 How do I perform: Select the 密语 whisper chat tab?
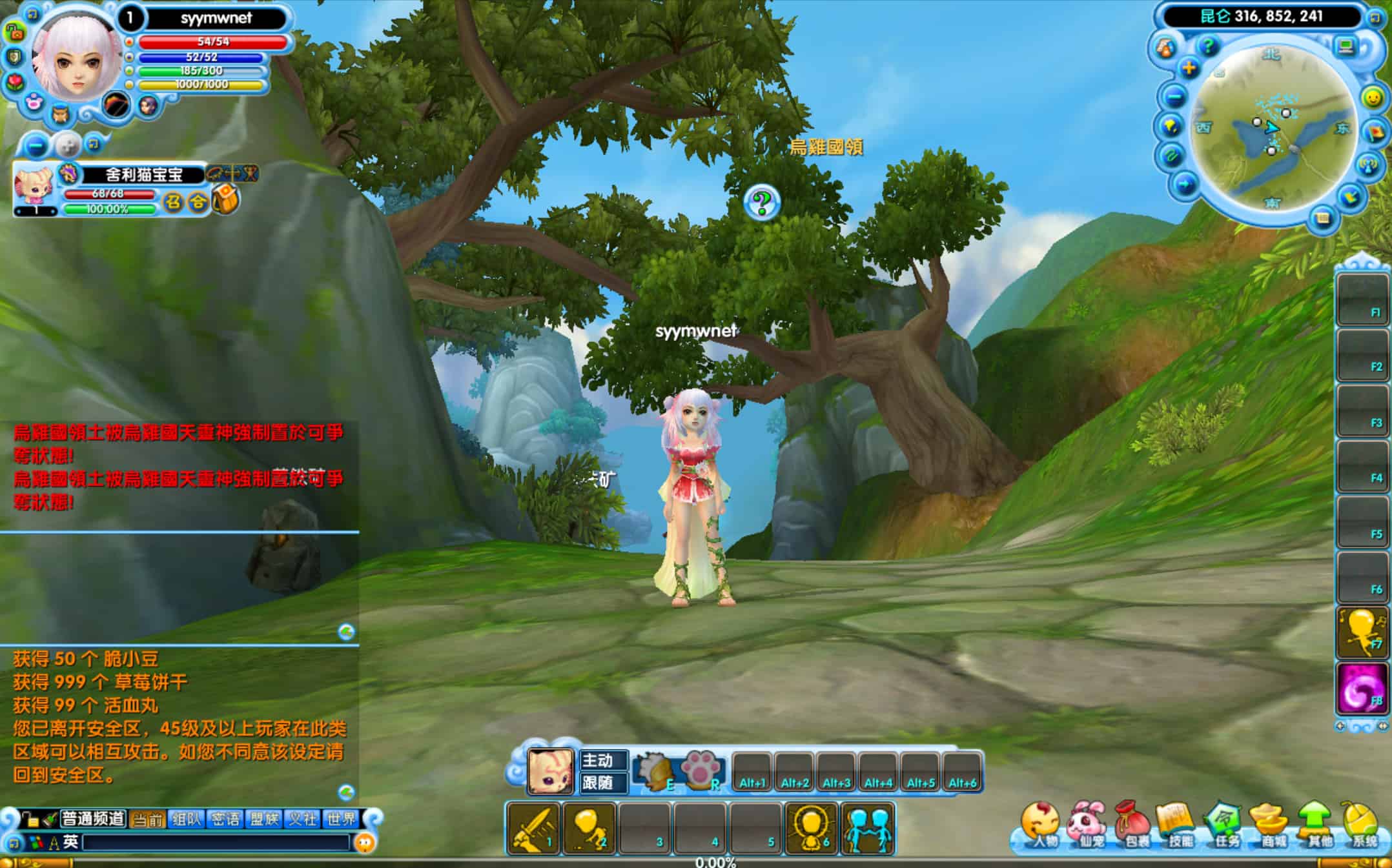pyautogui.click(x=225, y=819)
